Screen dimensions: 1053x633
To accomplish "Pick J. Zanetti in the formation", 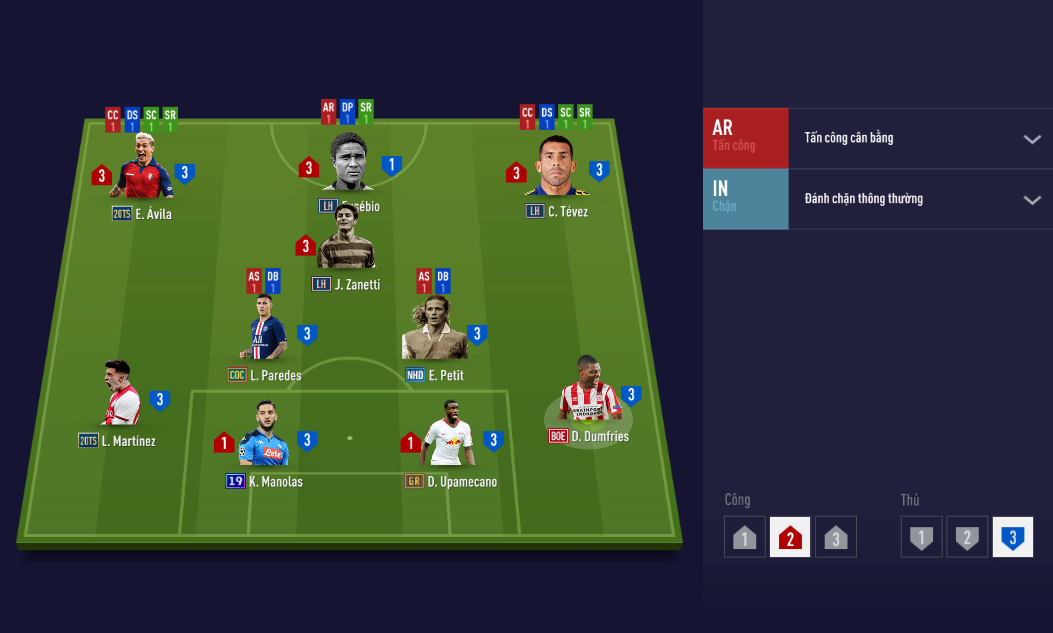I will [346, 251].
